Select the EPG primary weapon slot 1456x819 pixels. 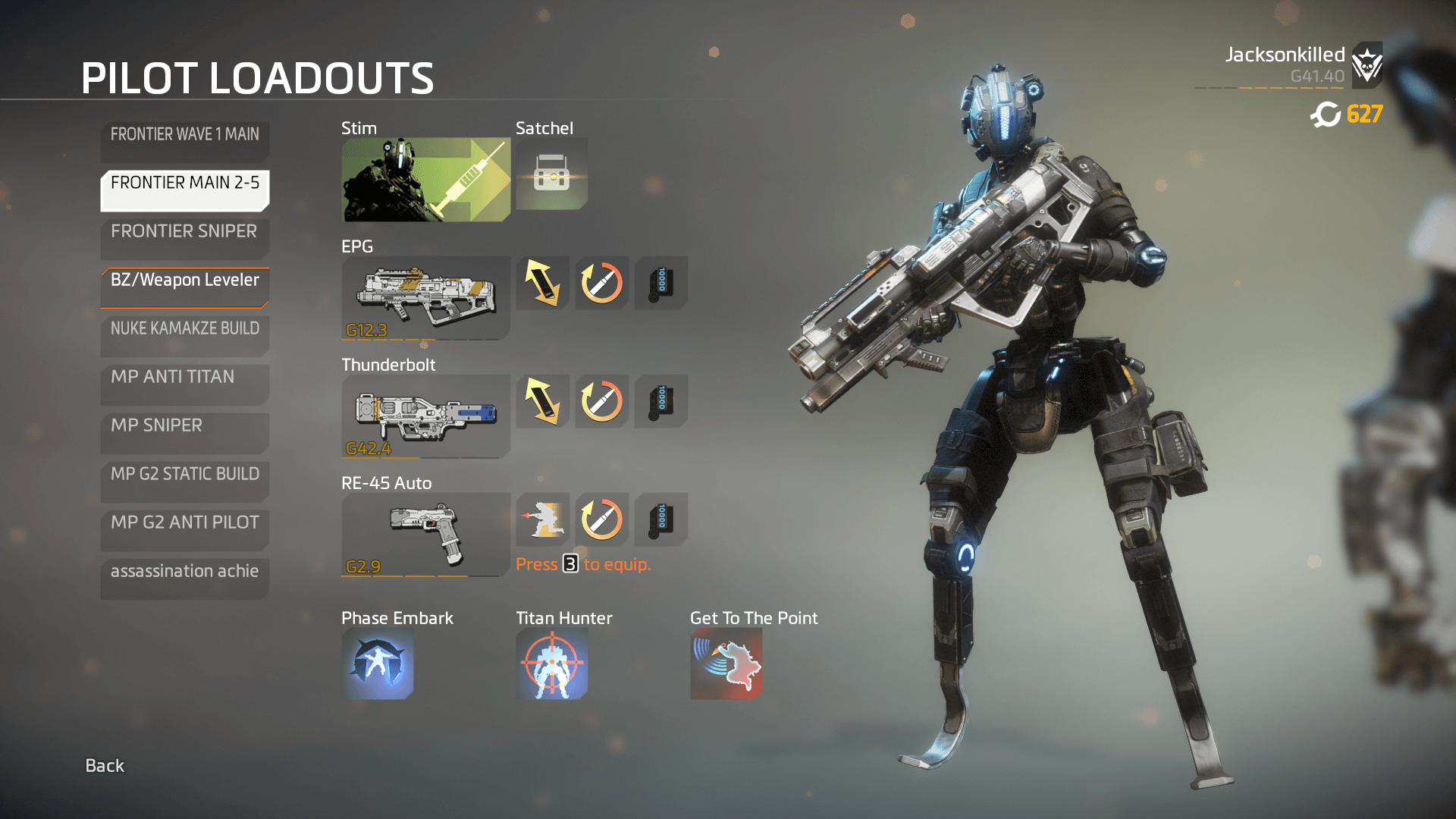425,298
